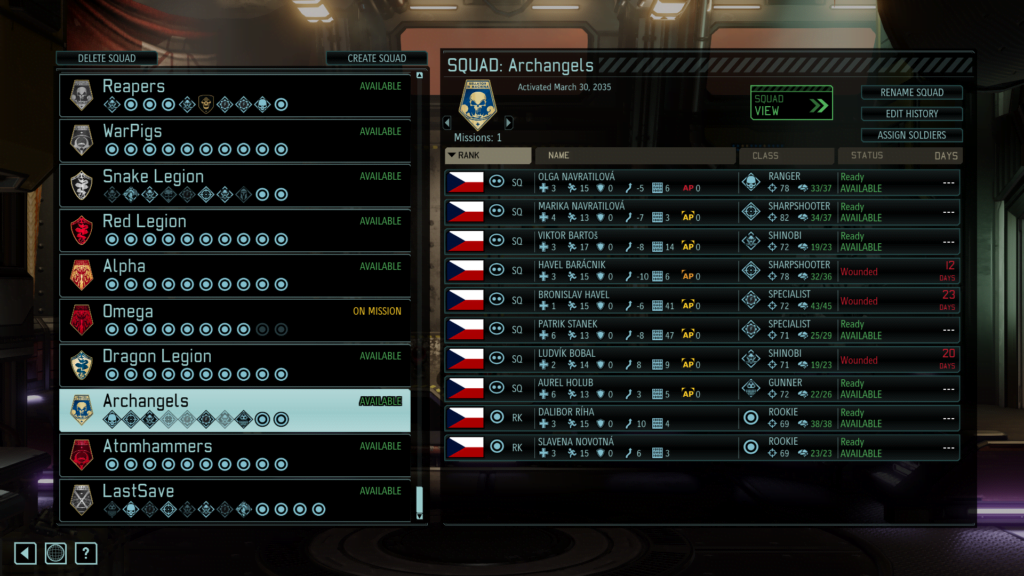
Task: Sort the roster by Class
Action: tap(786, 156)
